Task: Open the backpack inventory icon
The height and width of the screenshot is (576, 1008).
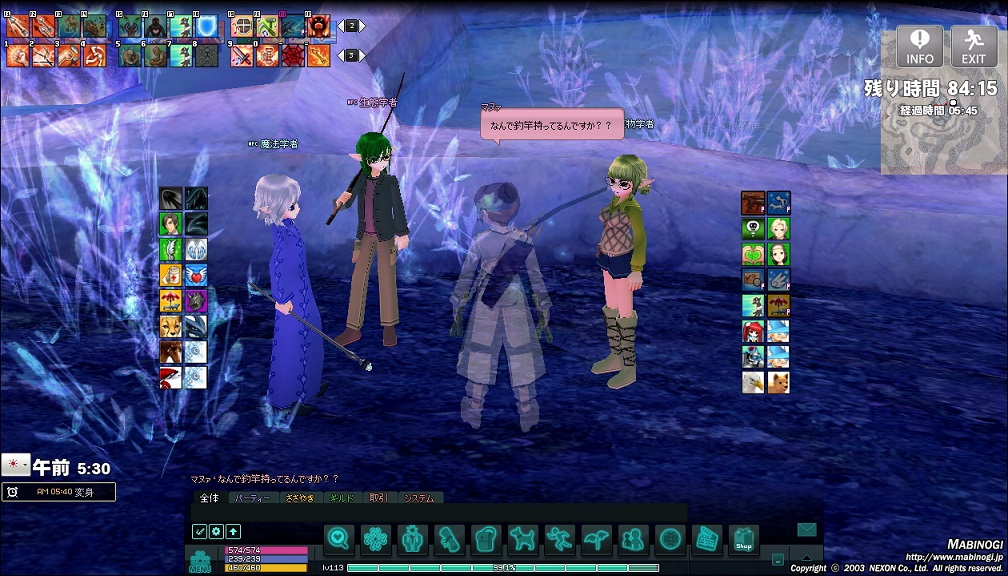Action: pyautogui.click(x=486, y=540)
